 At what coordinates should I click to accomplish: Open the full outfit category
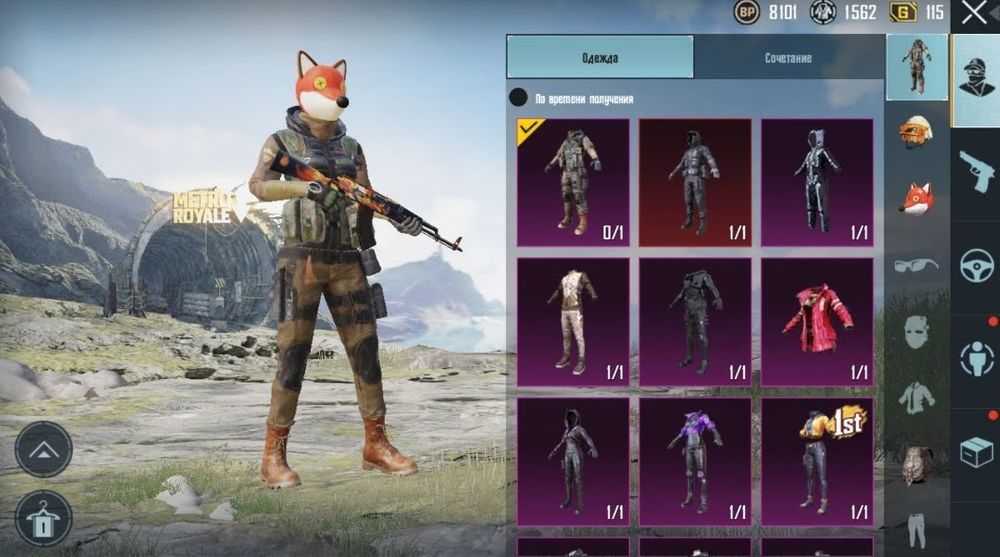click(917, 66)
